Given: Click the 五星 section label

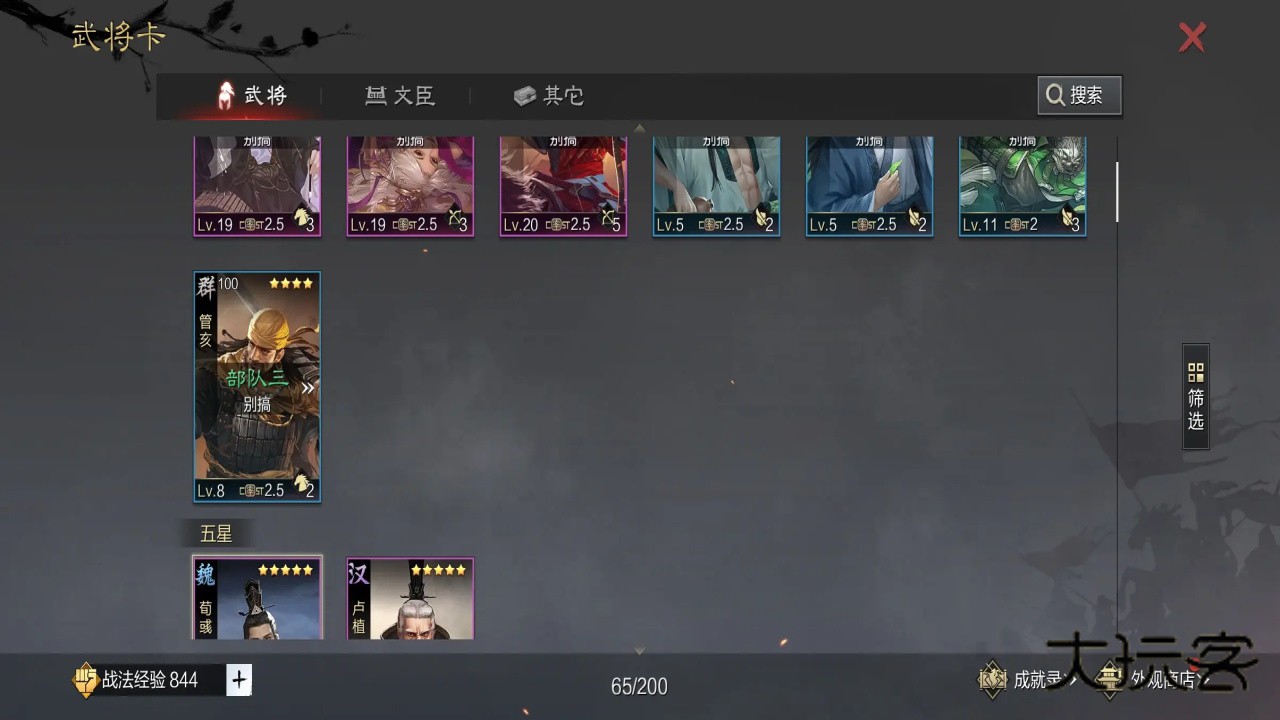Looking at the screenshot, I should coord(215,532).
